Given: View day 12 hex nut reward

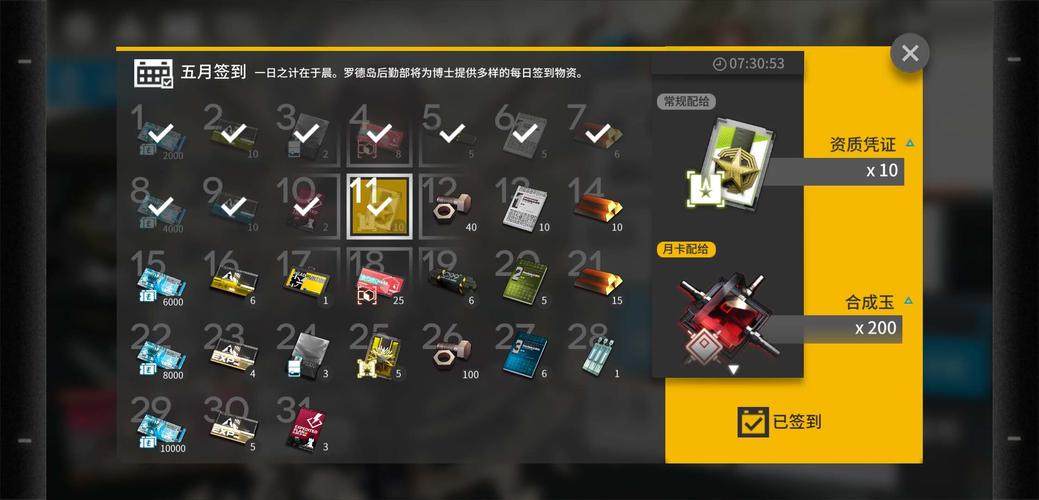Looking at the screenshot, I should click(x=451, y=208).
